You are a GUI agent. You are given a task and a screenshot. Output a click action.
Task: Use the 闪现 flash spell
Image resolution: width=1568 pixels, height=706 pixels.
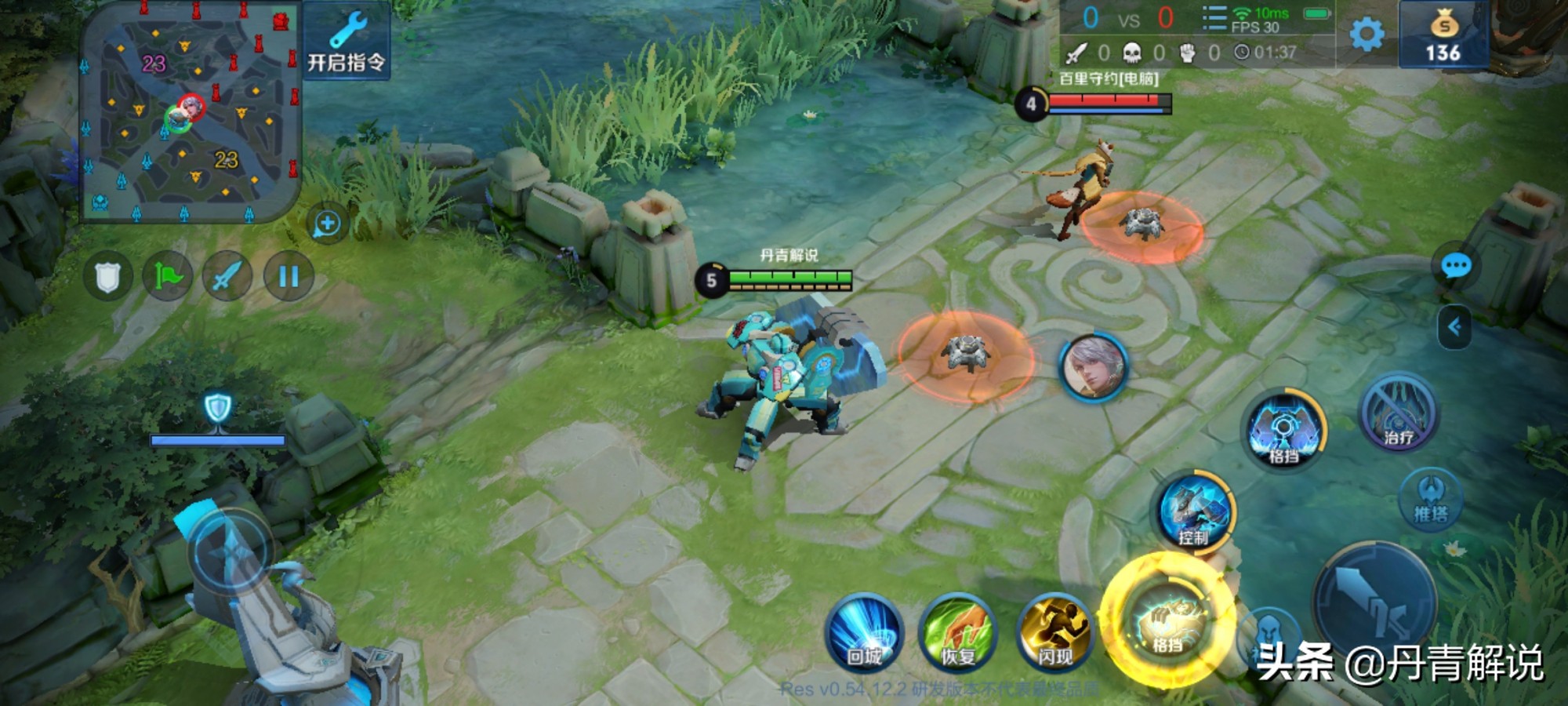[1054, 633]
